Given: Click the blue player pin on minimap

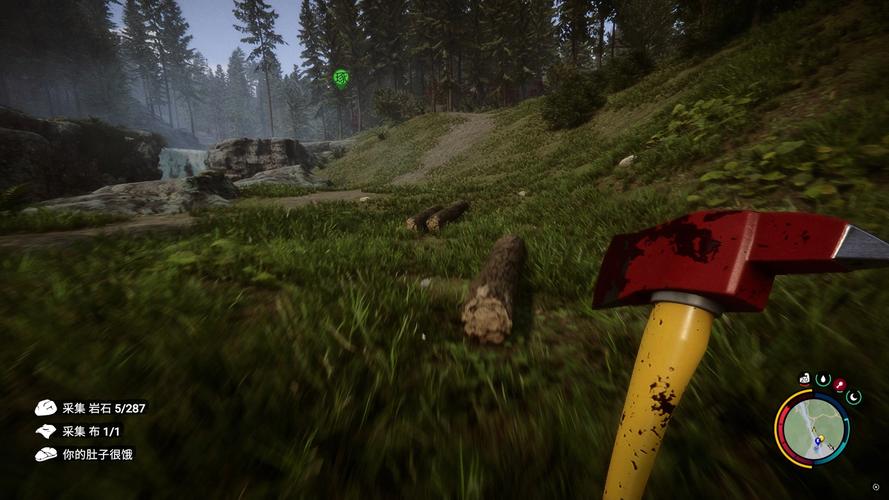Looking at the screenshot, I should tap(817, 440).
